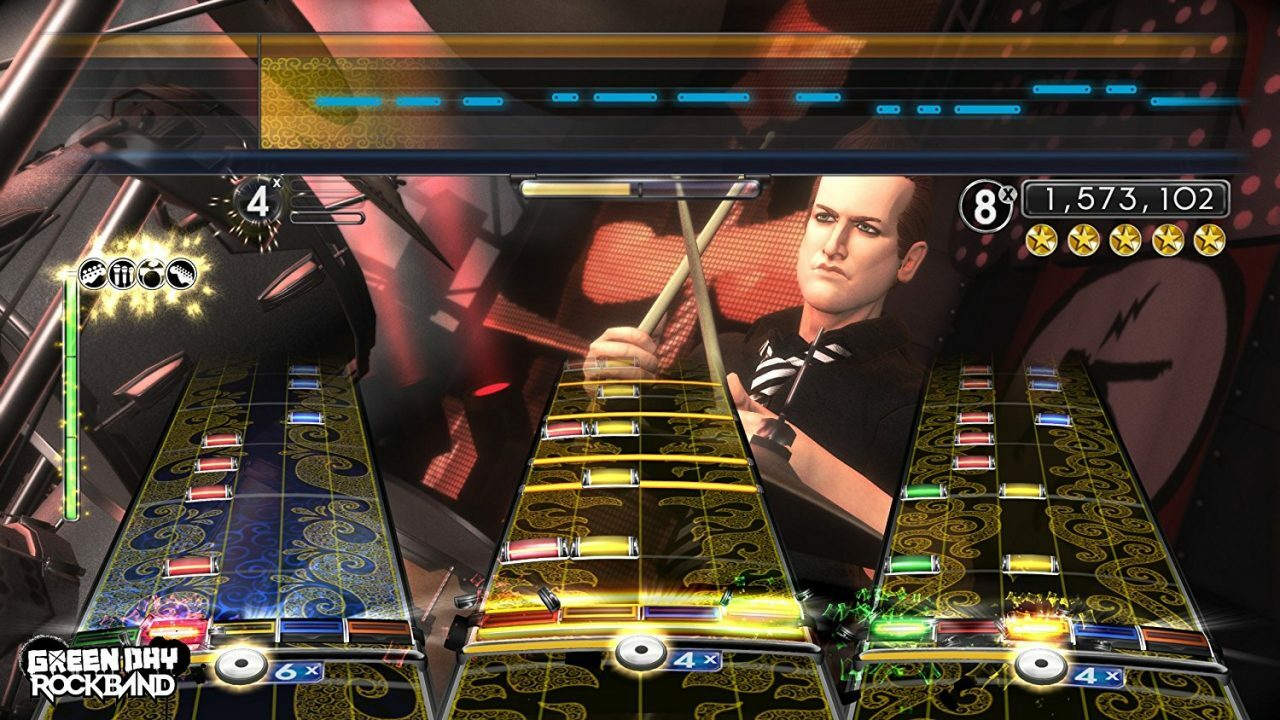Select the microphone unison icon
The height and width of the screenshot is (720, 1280).
click(x=122, y=273)
